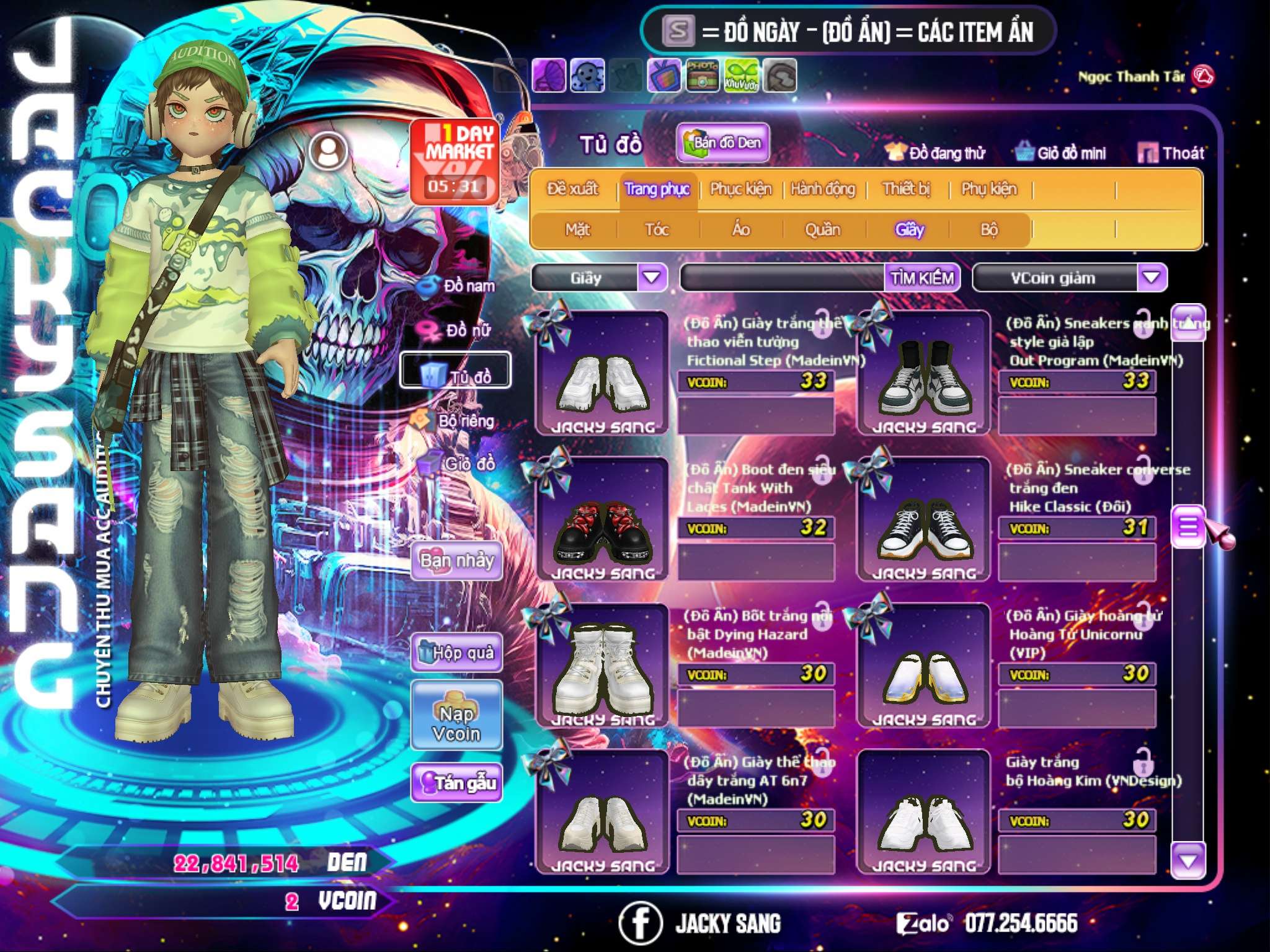Screen dimensions: 1270x952
Task: Open the Giầy category dropdown
Action: click(x=652, y=278)
